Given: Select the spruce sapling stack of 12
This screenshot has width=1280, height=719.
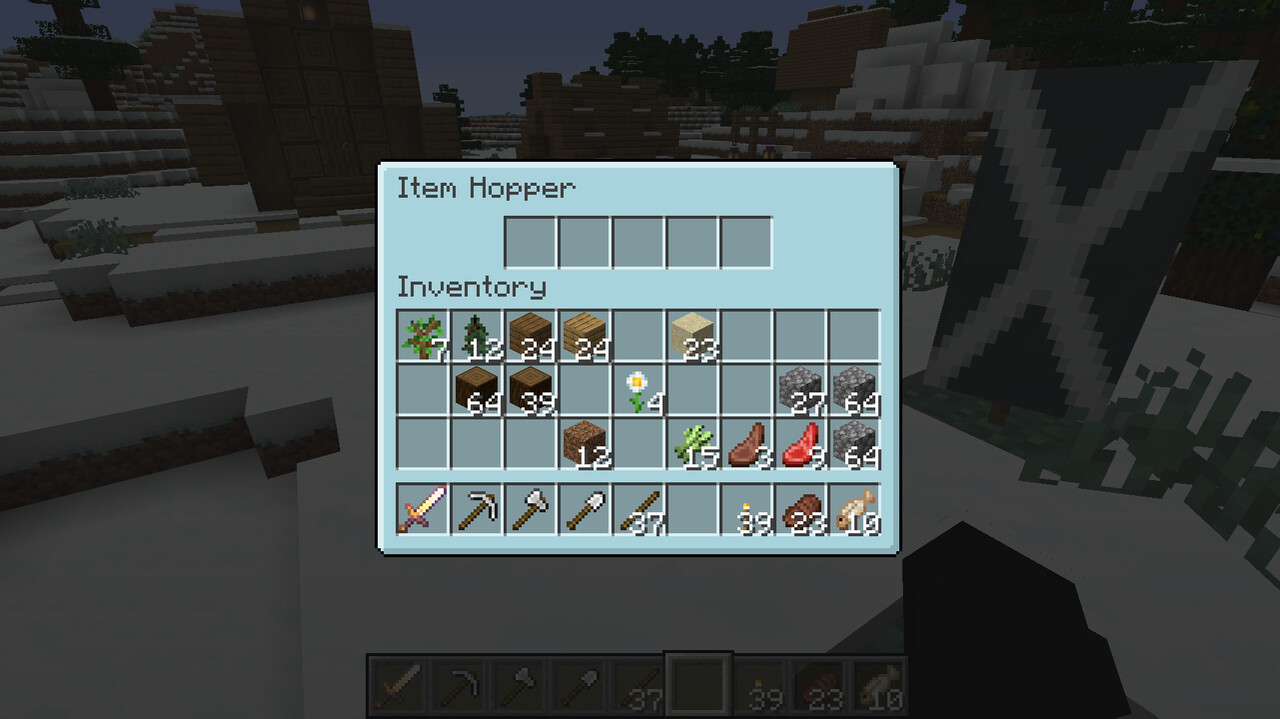Looking at the screenshot, I should click(x=476, y=336).
